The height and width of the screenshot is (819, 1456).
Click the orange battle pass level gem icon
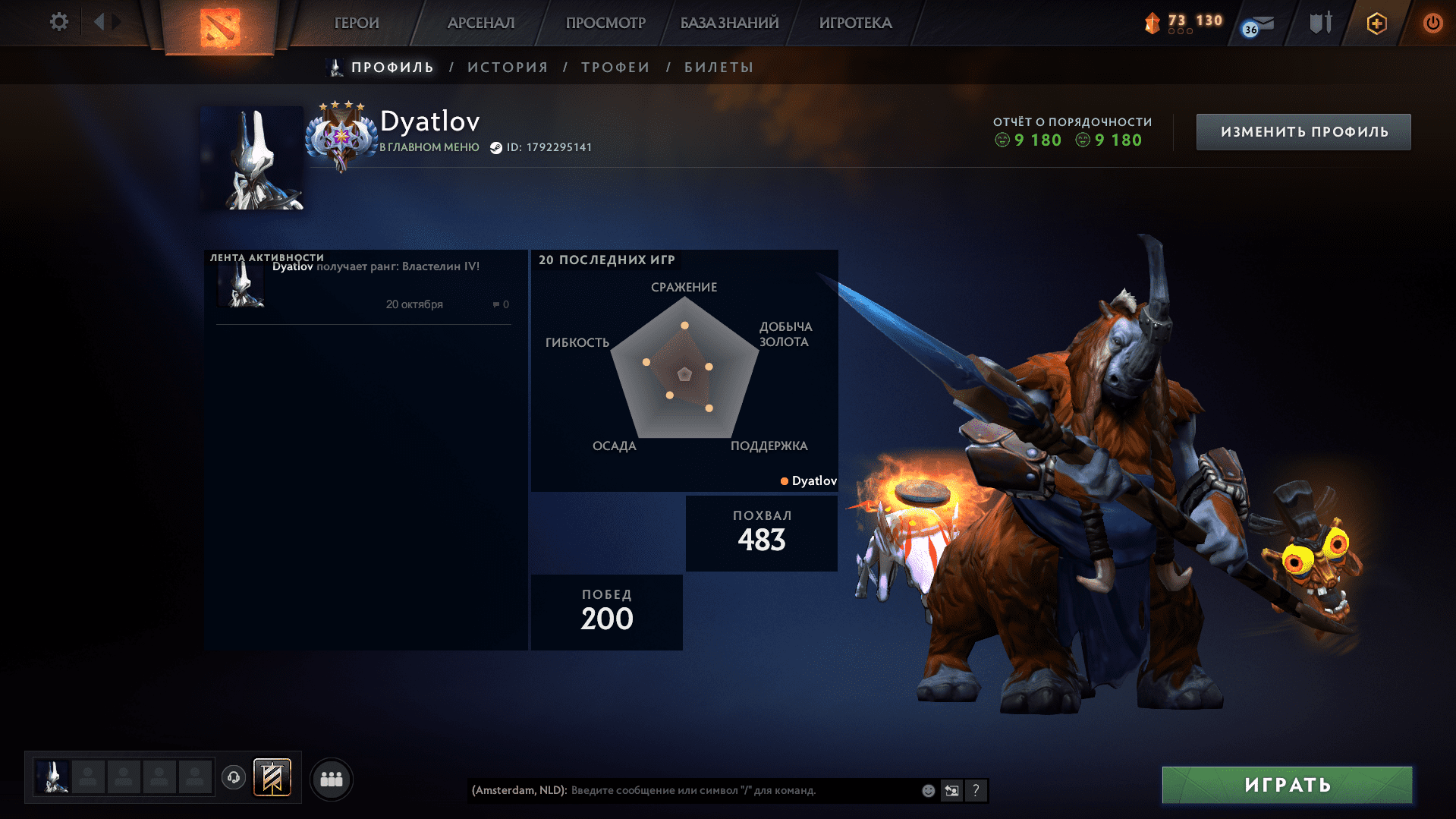1152,23
